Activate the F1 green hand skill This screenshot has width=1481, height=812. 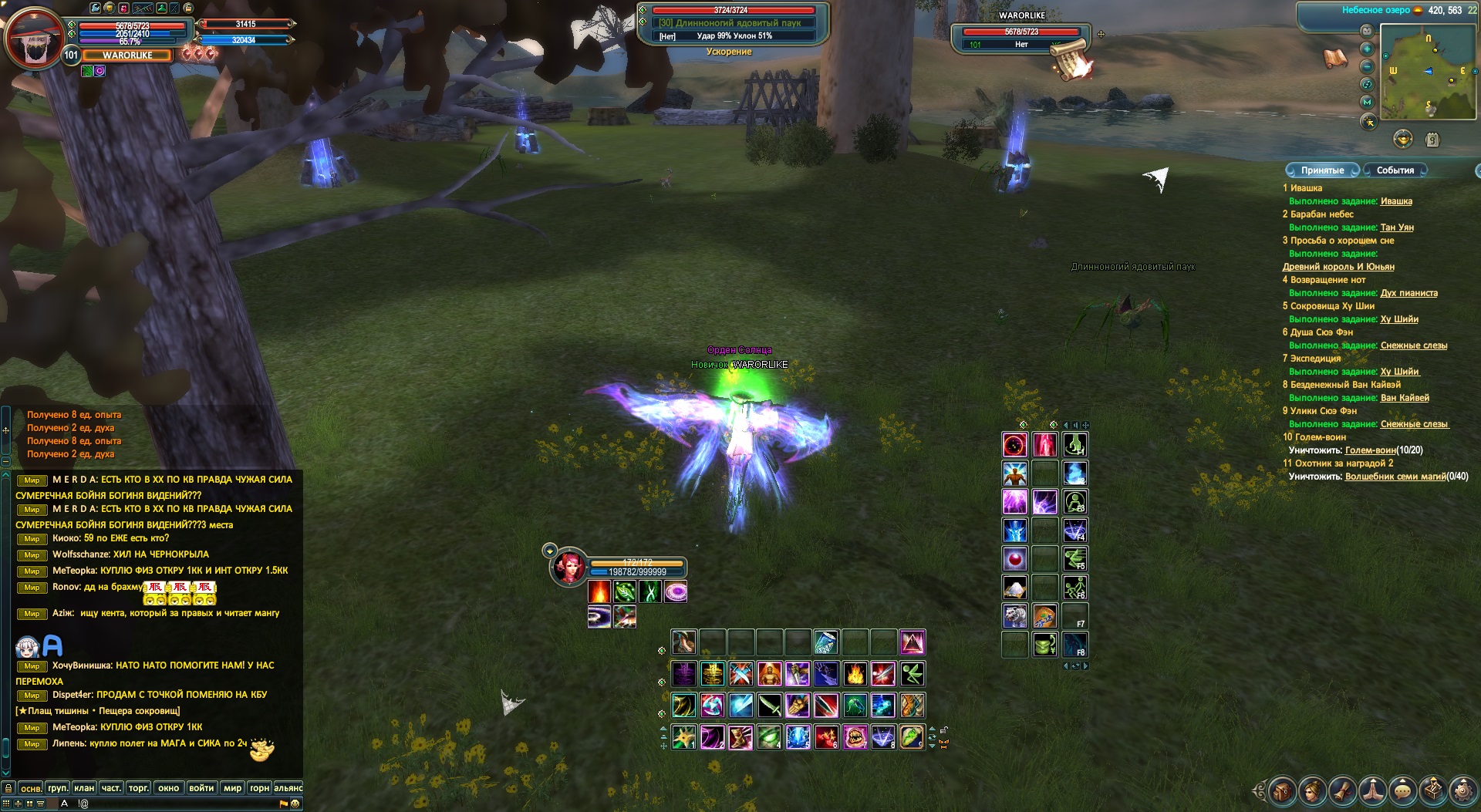[x=1075, y=445]
